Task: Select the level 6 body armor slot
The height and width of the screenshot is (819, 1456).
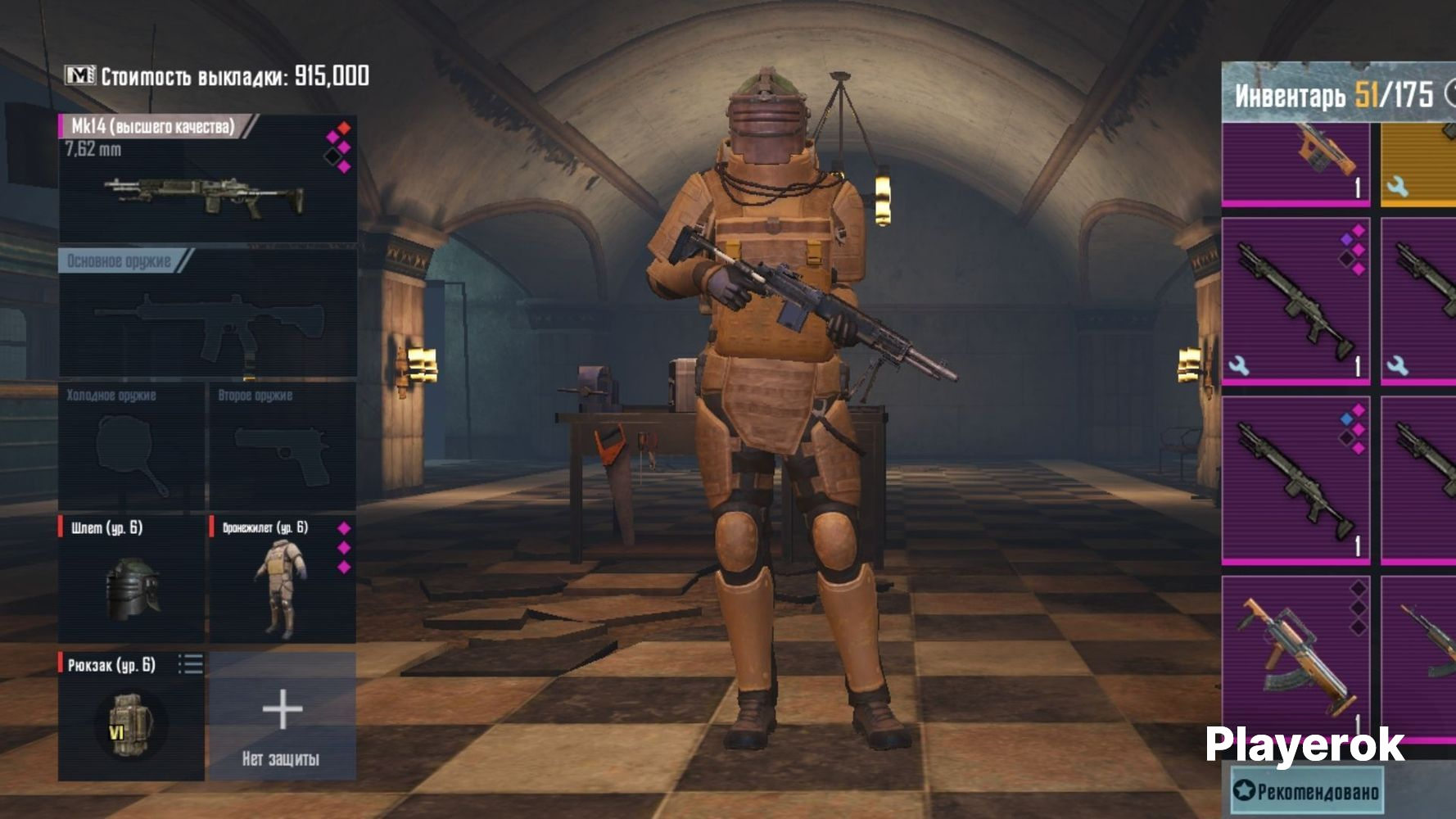Action: click(x=283, y=579)
